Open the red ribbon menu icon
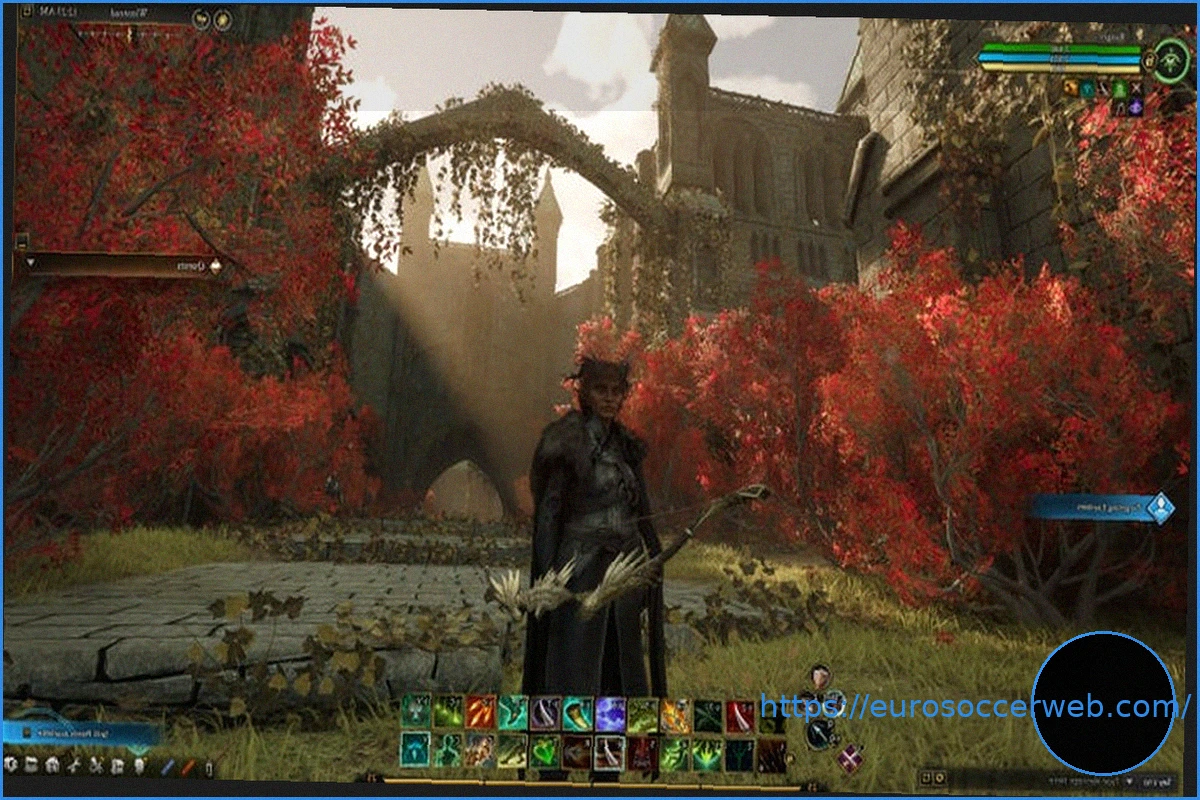 coord(188,768)
